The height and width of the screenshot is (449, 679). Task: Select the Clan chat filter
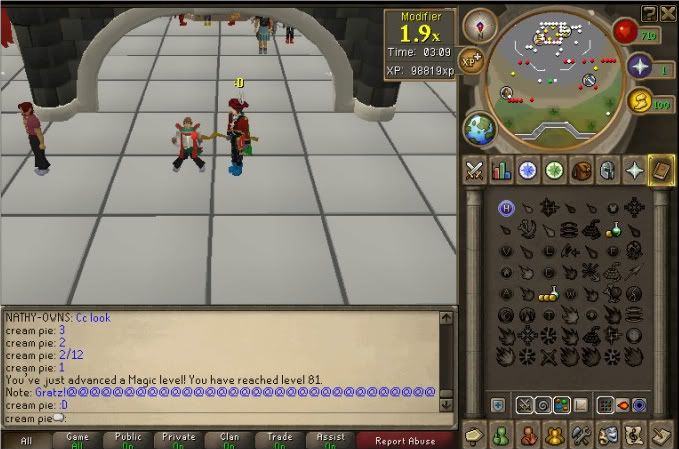(x=229, y=440)
